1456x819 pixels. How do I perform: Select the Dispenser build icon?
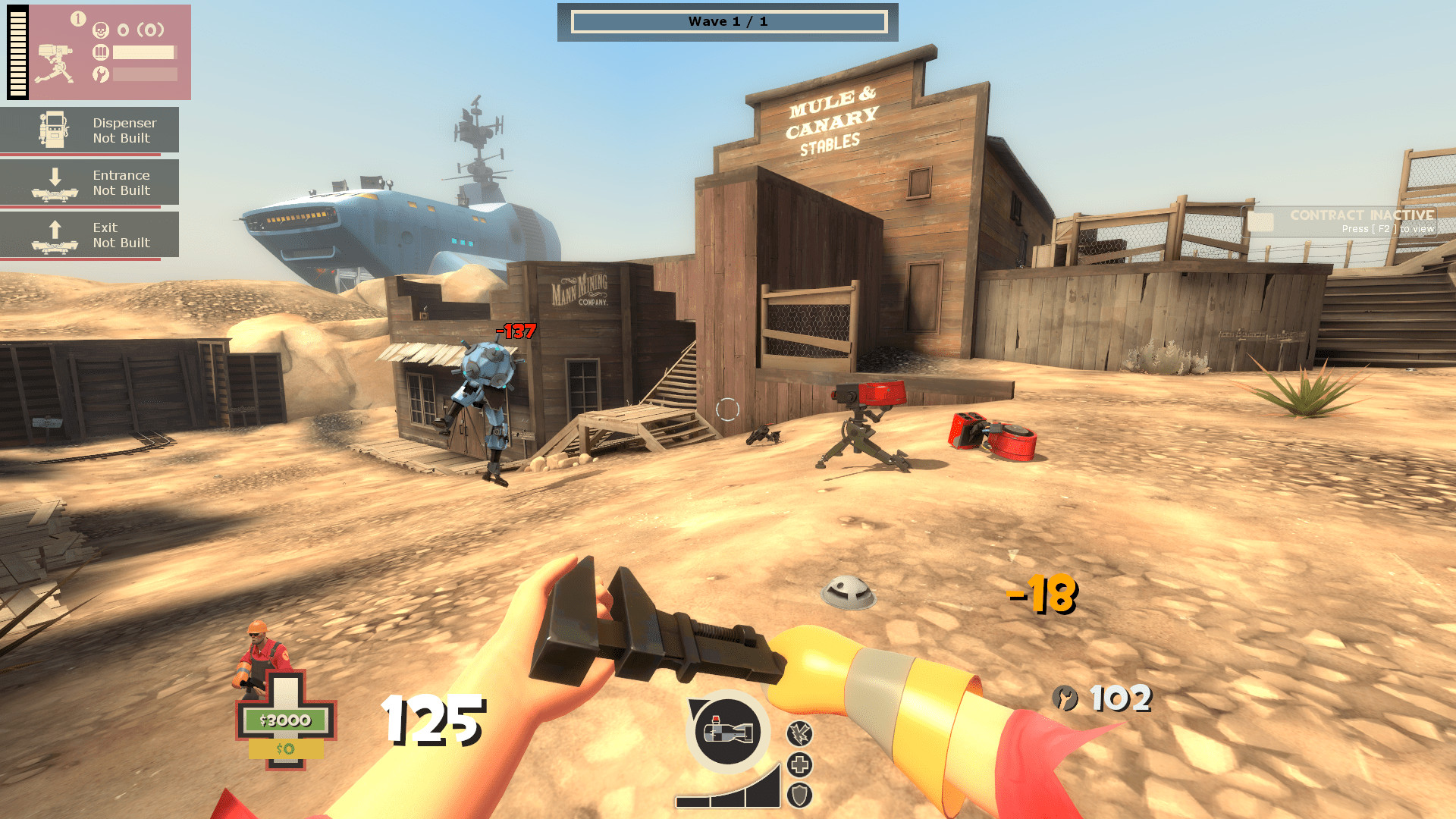[x=53, y=129]
